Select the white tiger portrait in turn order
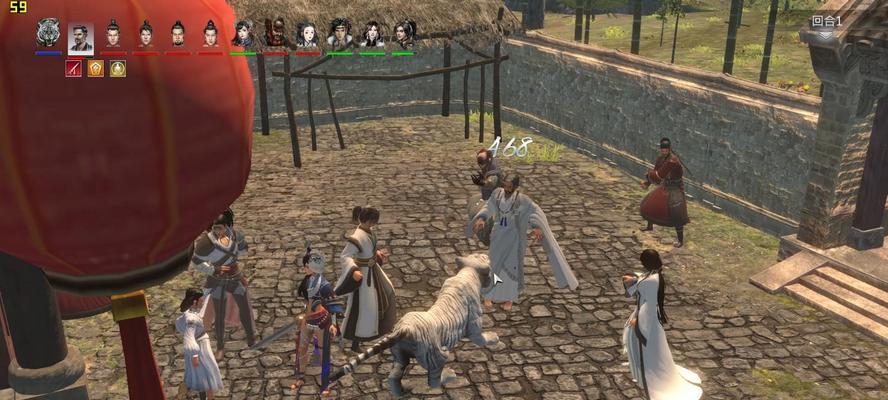888x400 pixels. (48, 33)
